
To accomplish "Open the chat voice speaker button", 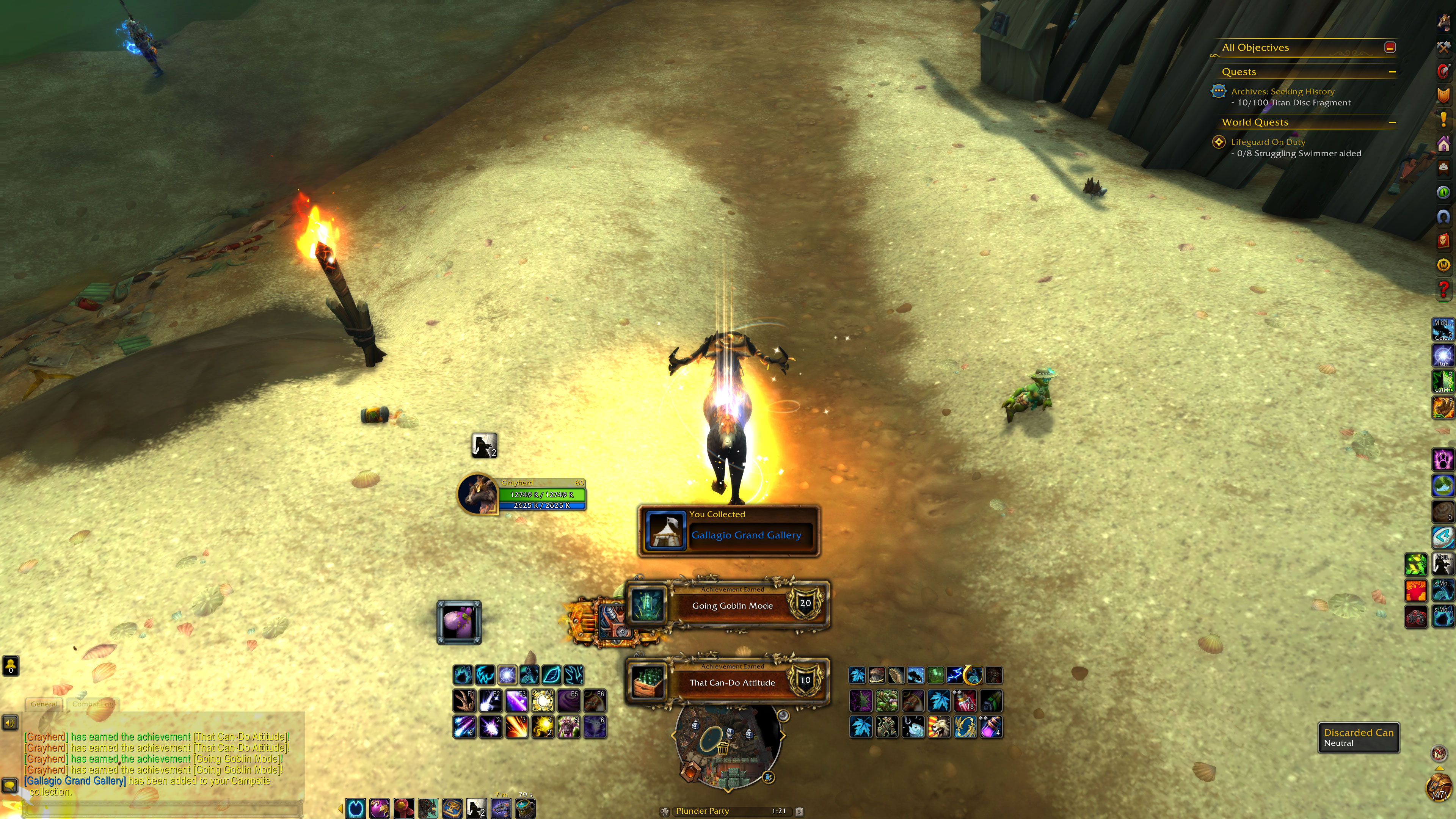I will coord(9,722).
